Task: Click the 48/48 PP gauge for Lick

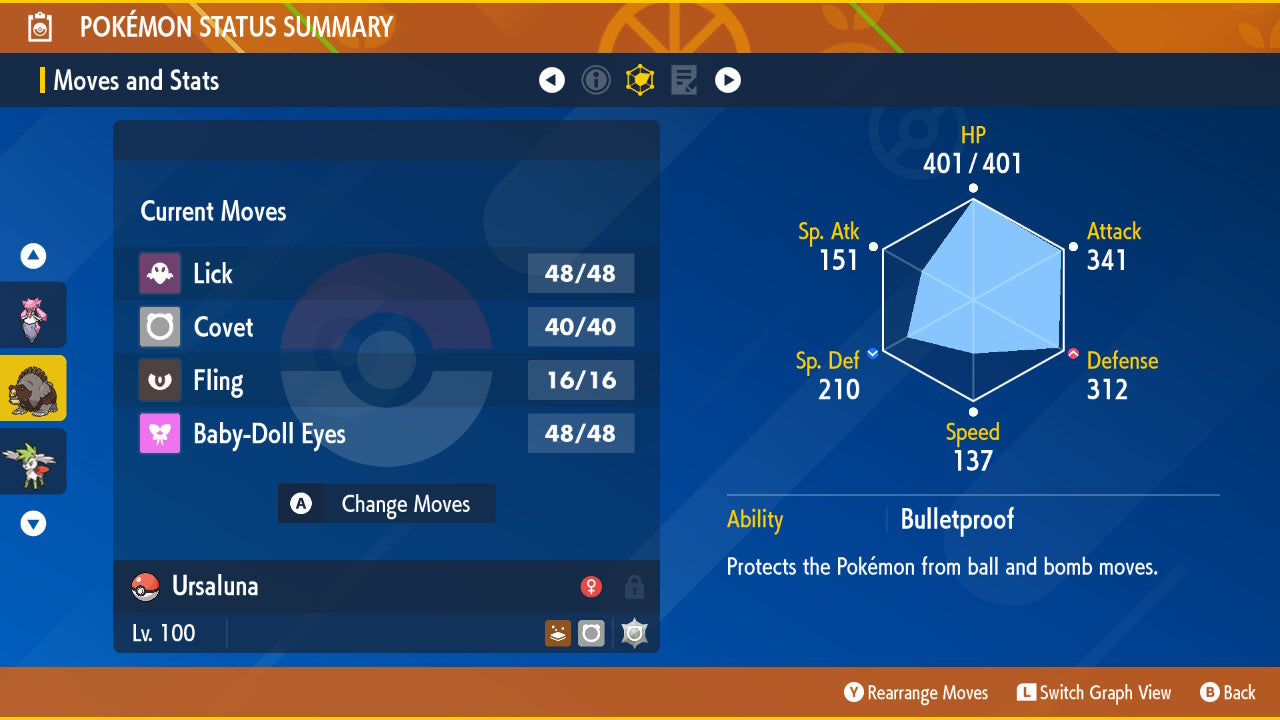Action: pyautogui.click(x=581, y=273)
